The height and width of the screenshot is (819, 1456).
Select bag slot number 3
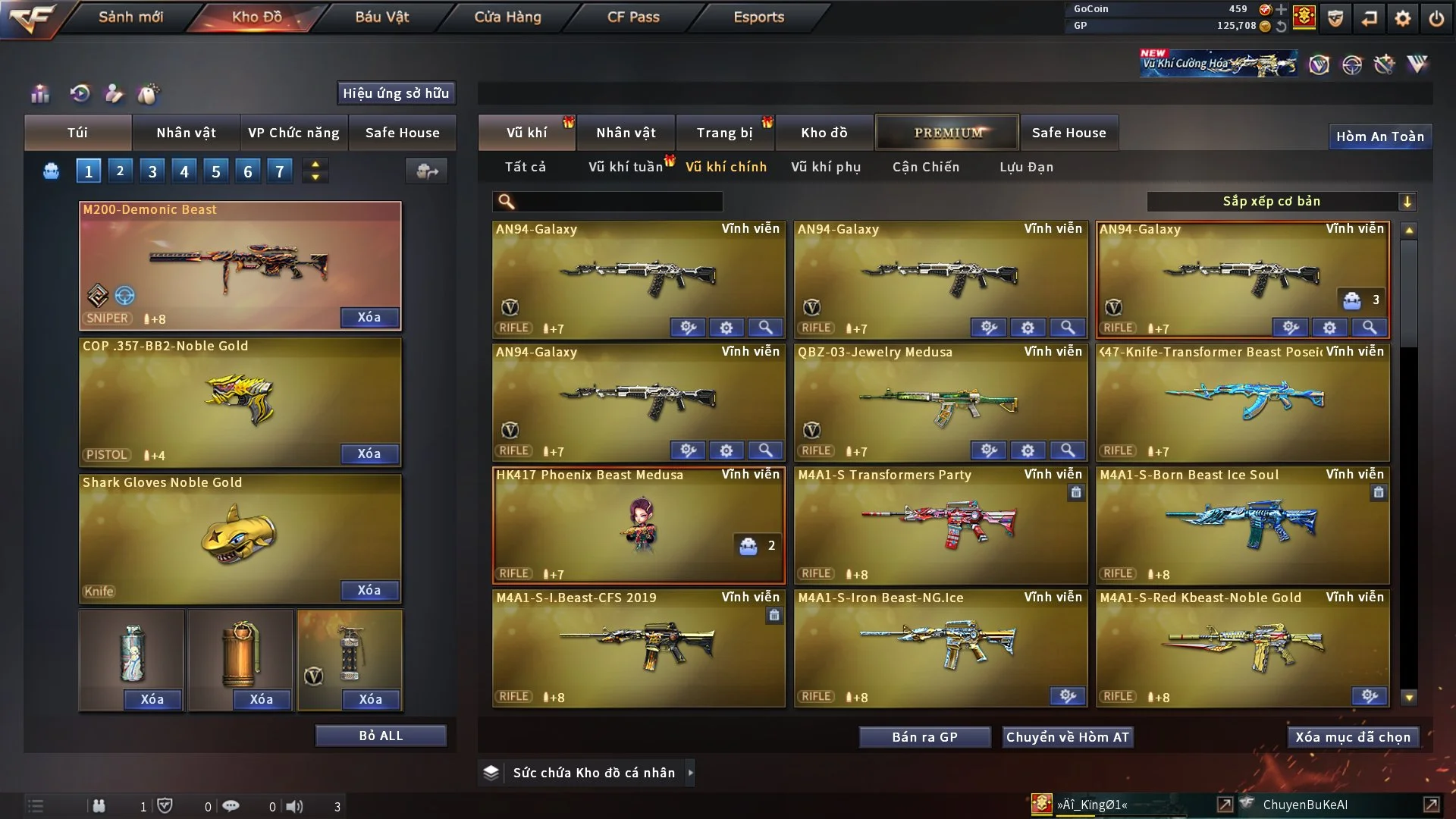[x=152, y=171]
